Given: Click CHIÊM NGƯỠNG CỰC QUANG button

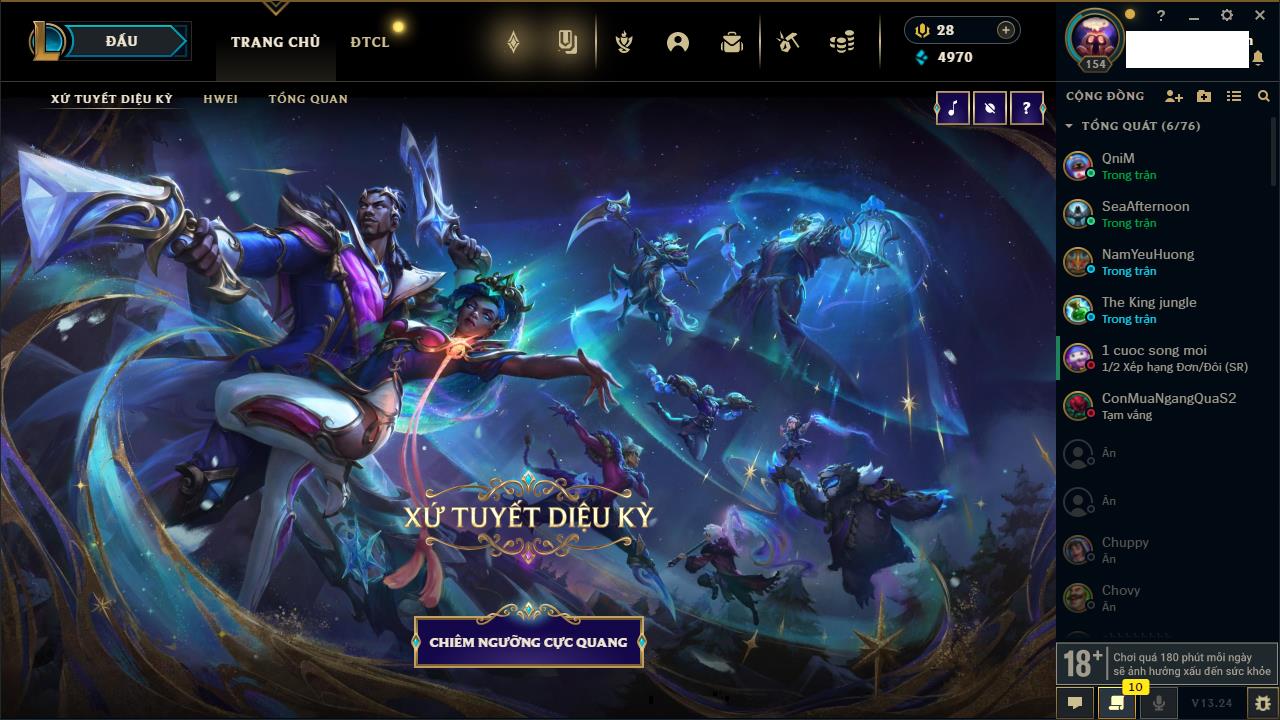Looking at the screenshot, I should 528,642.
